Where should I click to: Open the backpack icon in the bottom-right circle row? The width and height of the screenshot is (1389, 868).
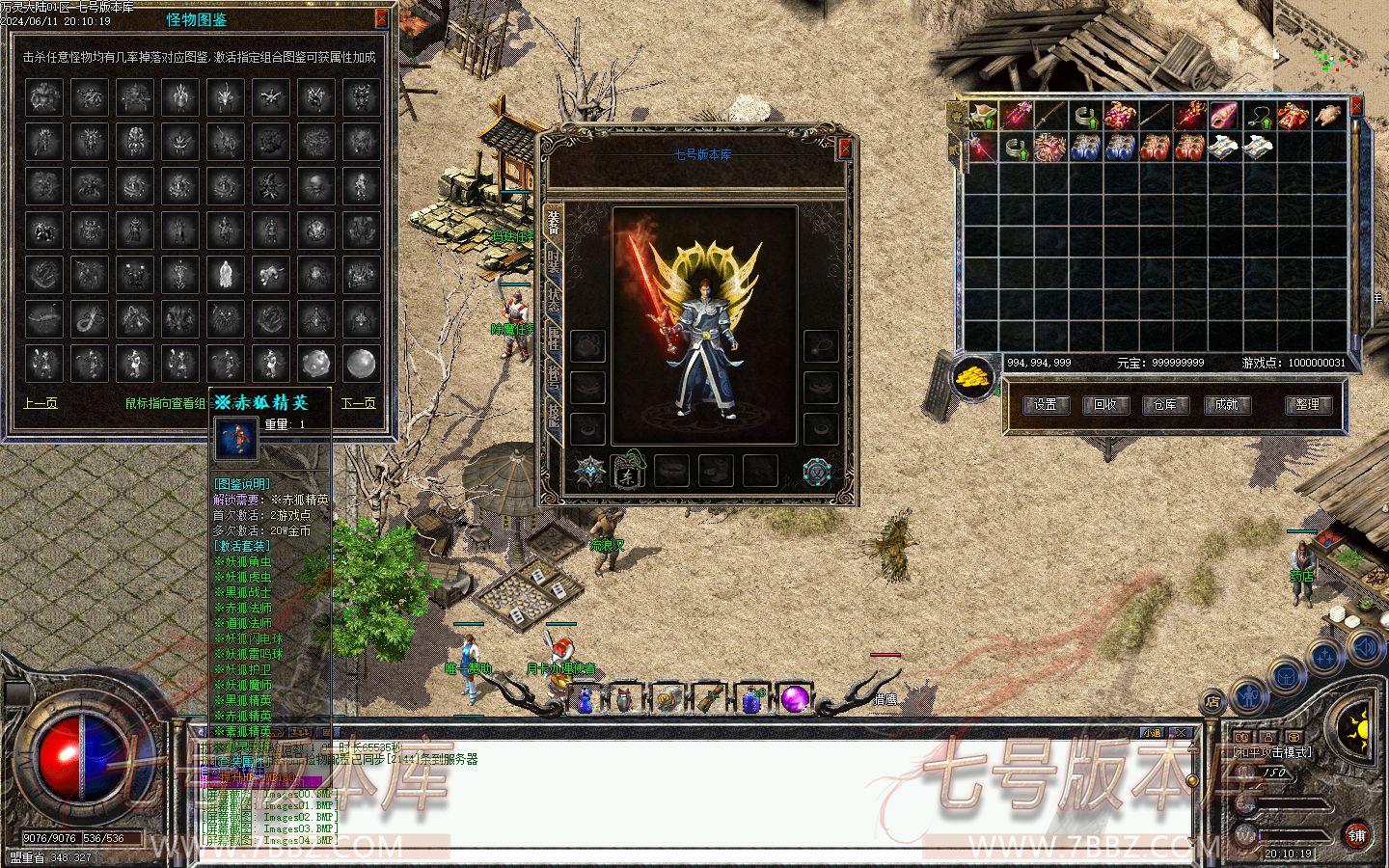click(x=1286, y=674)
